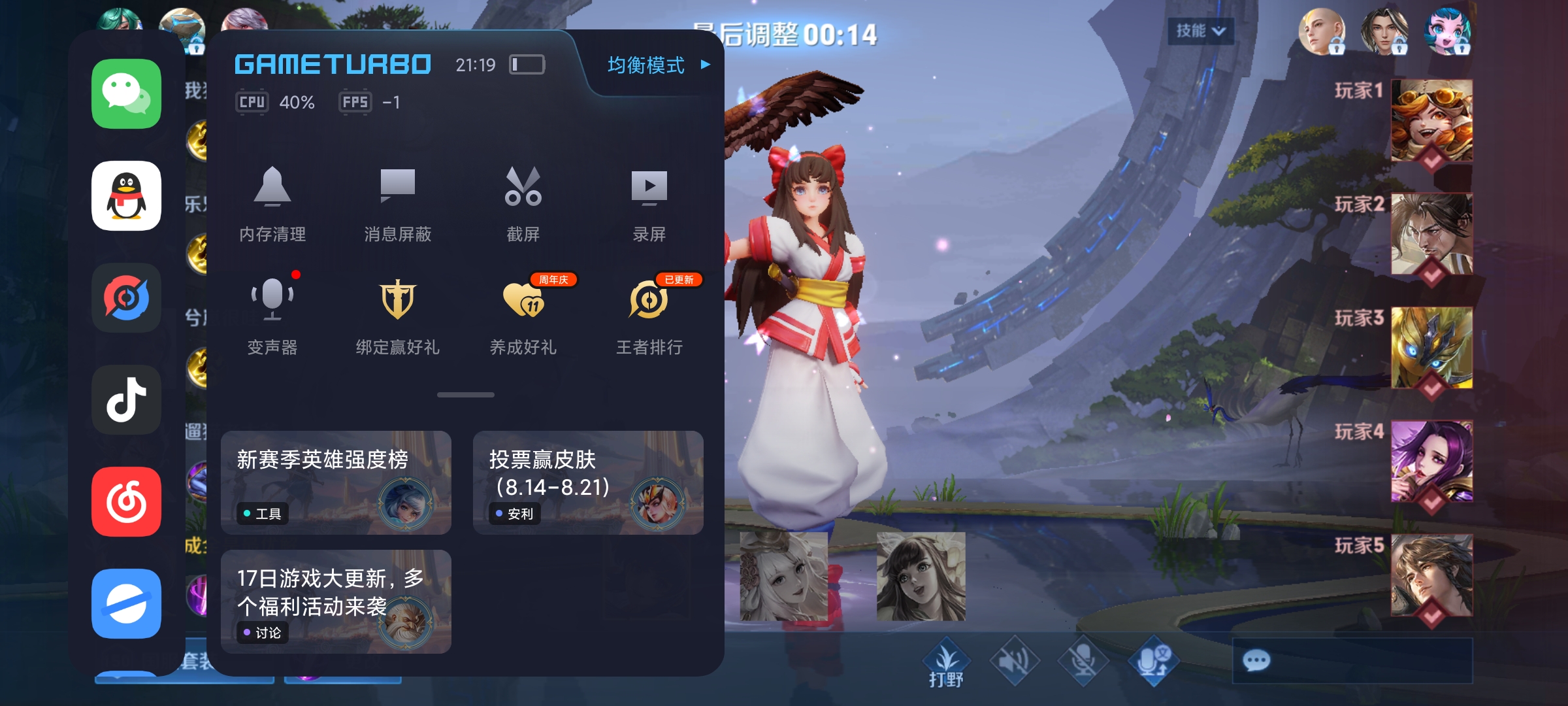Read the 17日游戏大更新 discussion card
This screenshot has height=706, width=1568.
336,601
